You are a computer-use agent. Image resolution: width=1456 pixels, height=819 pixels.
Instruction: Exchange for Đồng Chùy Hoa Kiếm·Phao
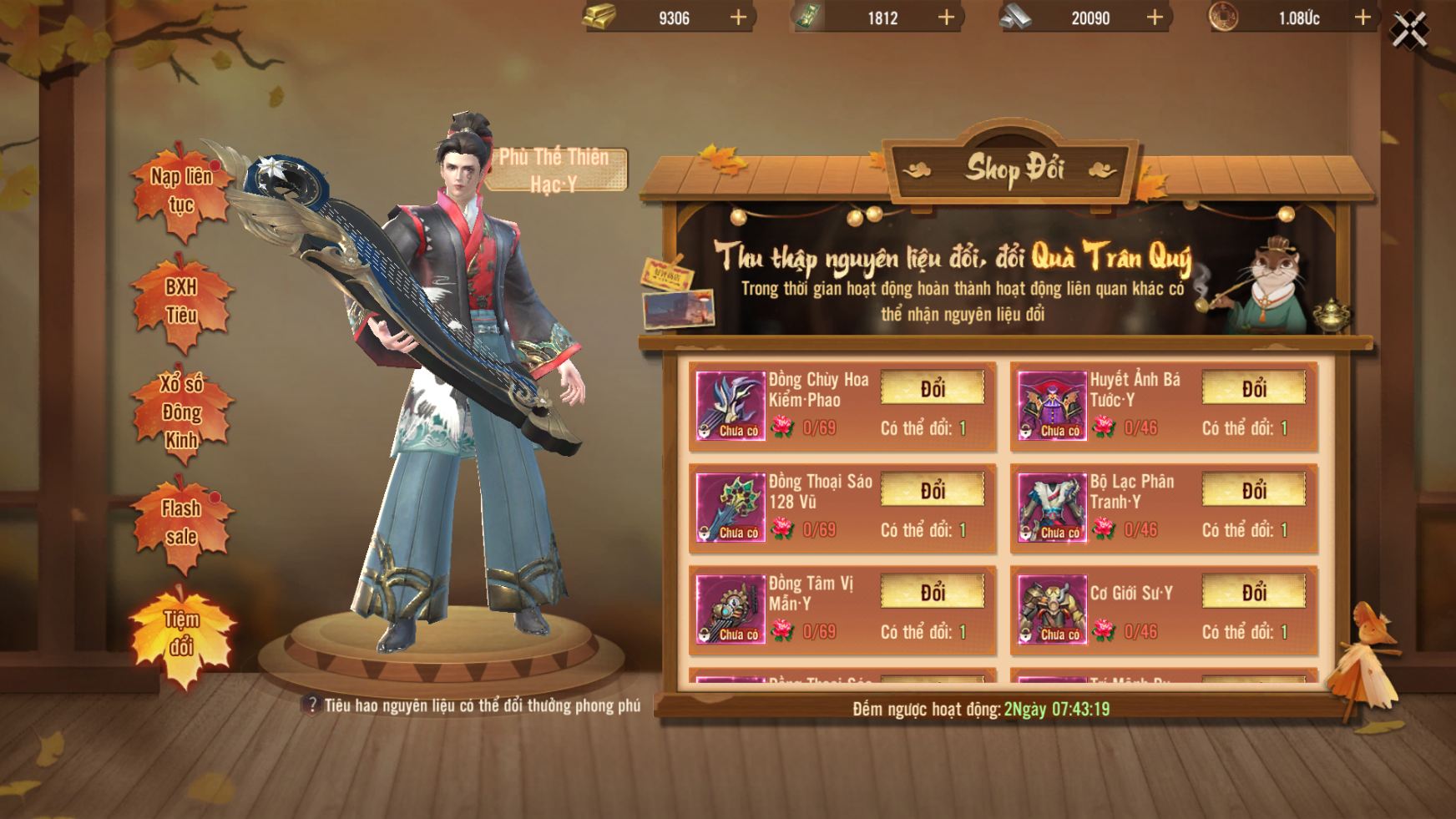(x=933, y=389)
